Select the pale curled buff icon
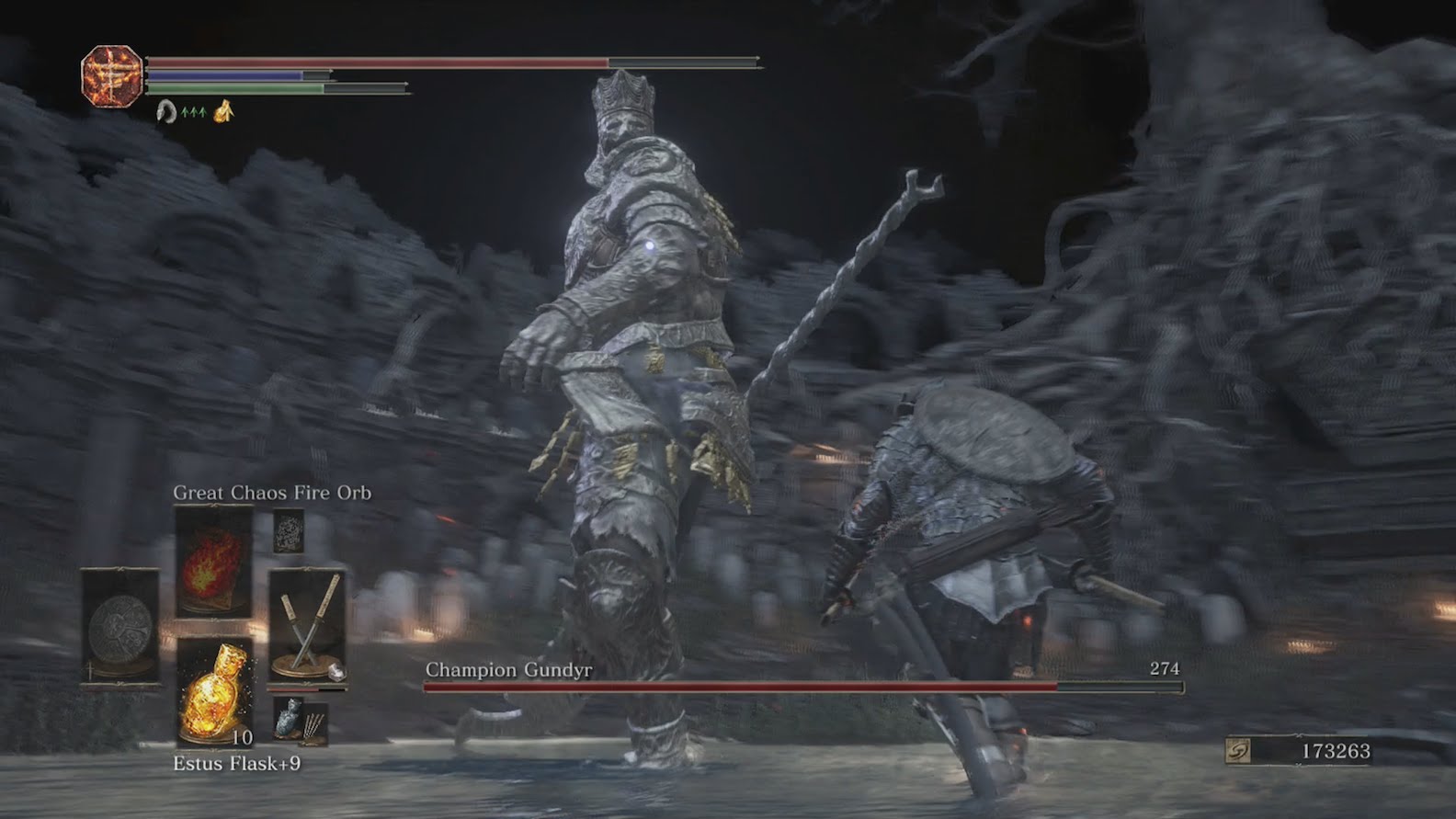Image resolution: width=1456 pixels, height=819 pixels. (x=166, y=111)
